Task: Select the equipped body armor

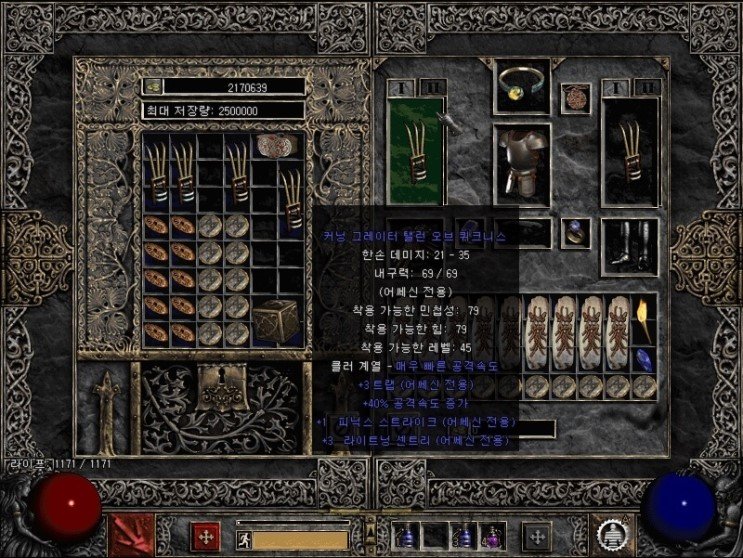Action: pos(524,158)
